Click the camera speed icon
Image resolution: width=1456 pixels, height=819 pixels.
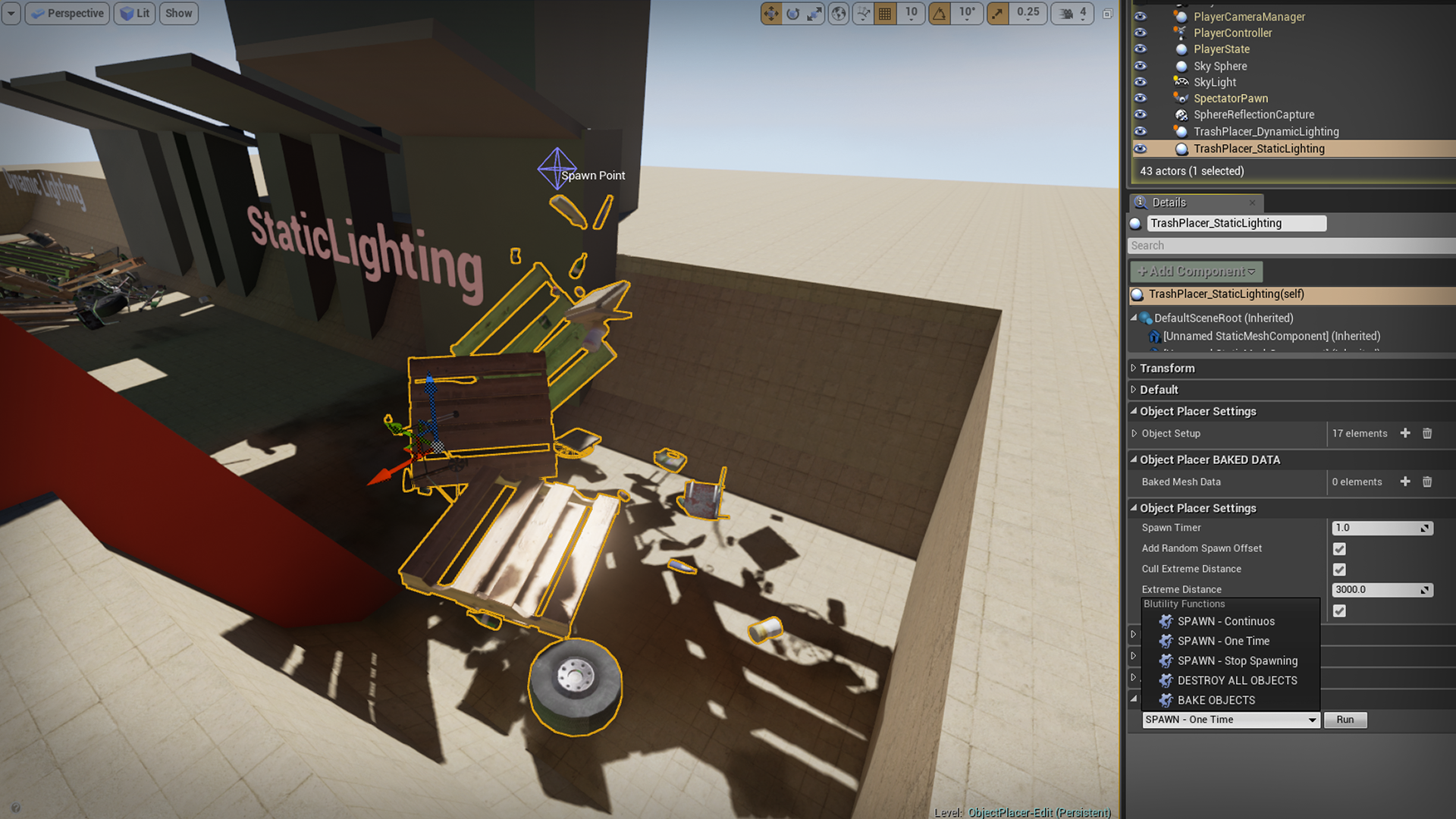(1065, 13)
